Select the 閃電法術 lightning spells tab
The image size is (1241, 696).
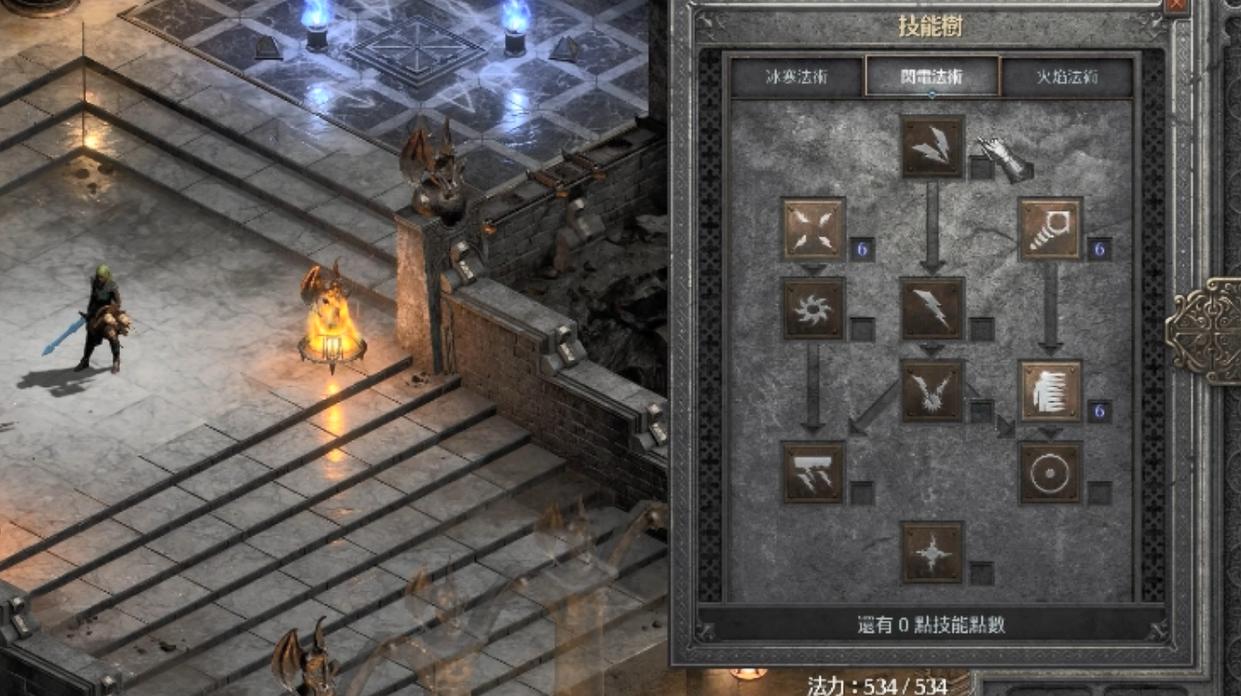click(932, 76)
